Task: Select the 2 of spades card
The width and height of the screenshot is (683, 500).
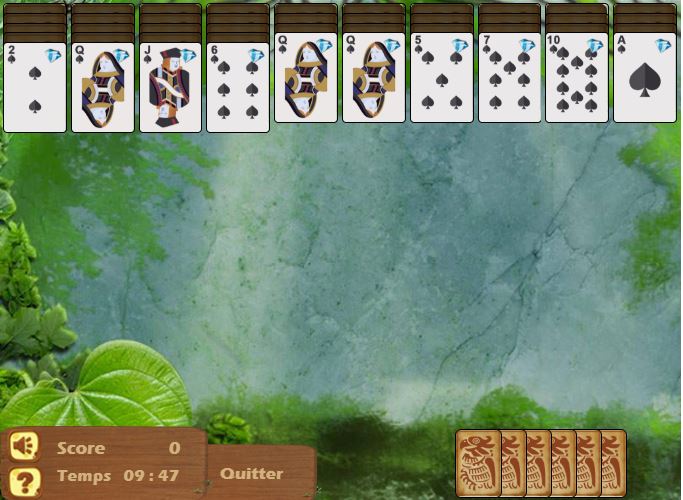Action: [x=35, y=88]
